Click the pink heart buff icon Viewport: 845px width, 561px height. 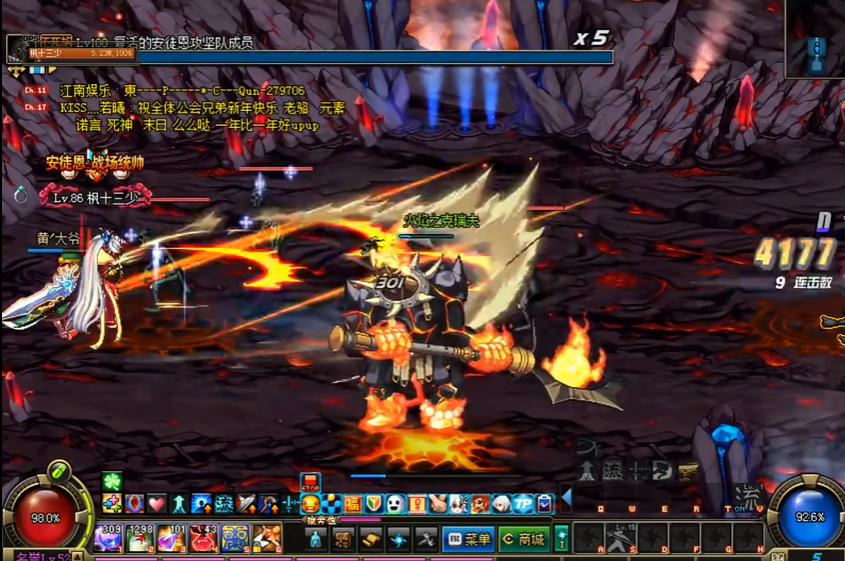156,504
